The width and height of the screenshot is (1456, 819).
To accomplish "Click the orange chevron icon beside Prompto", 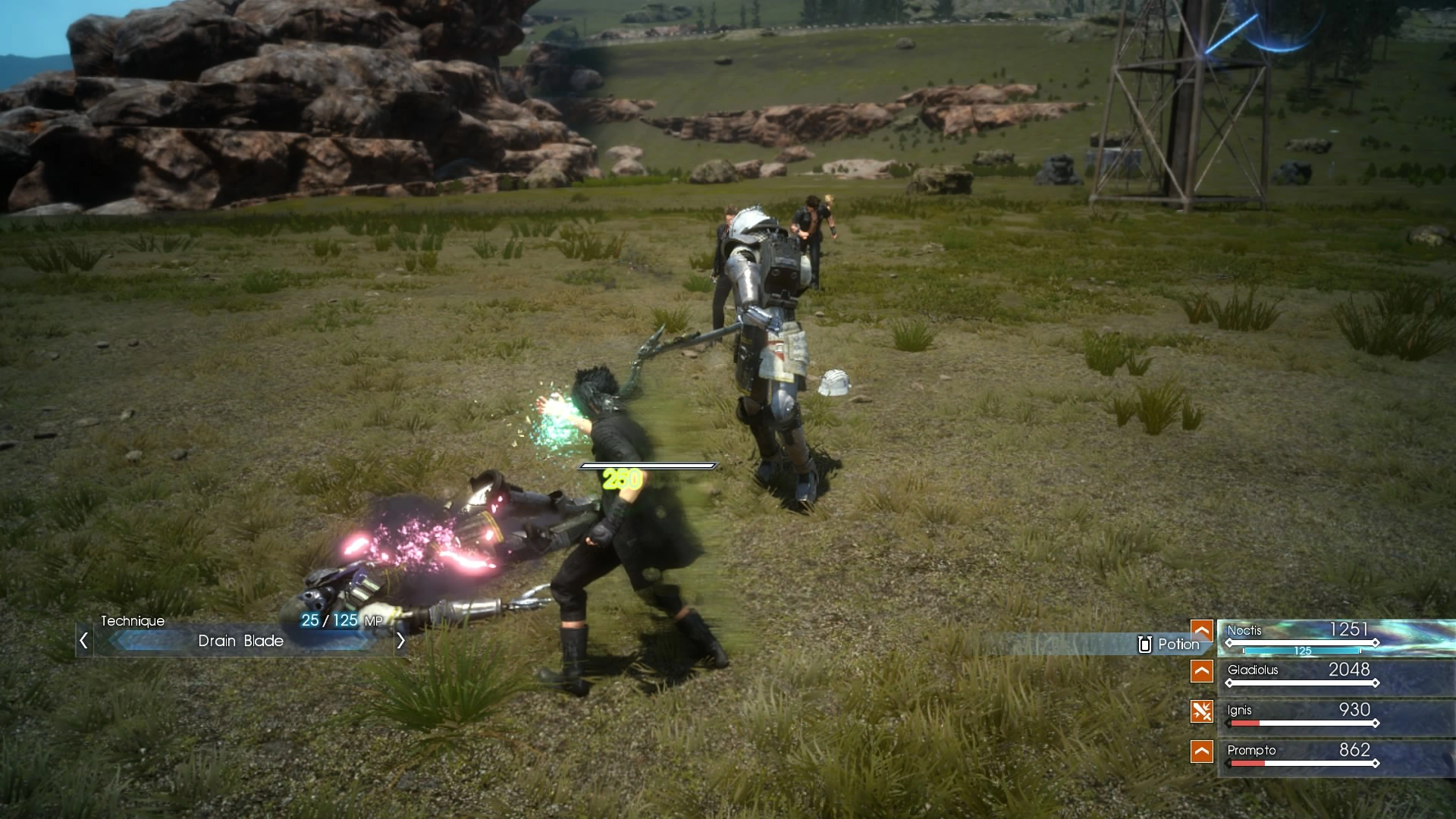I will tap(1202, 752).
